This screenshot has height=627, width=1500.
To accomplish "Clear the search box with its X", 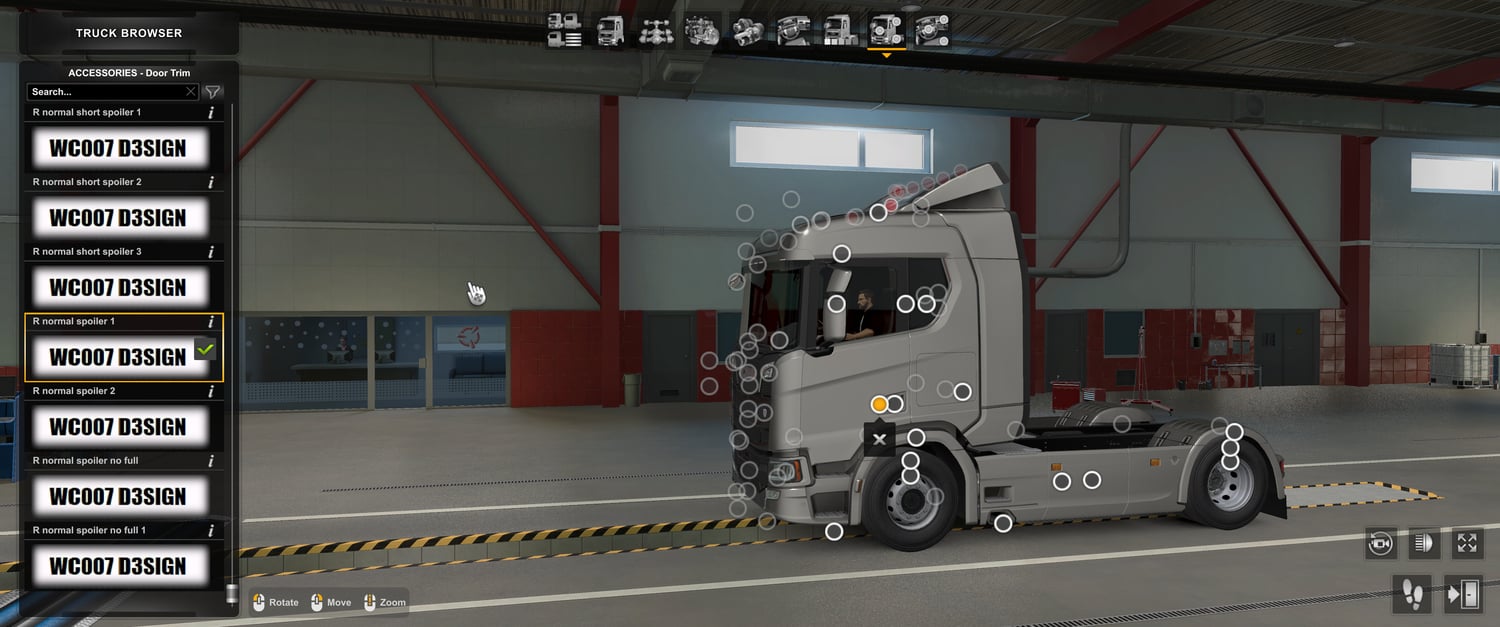I will pyautogui.click(x=191, y=92).
